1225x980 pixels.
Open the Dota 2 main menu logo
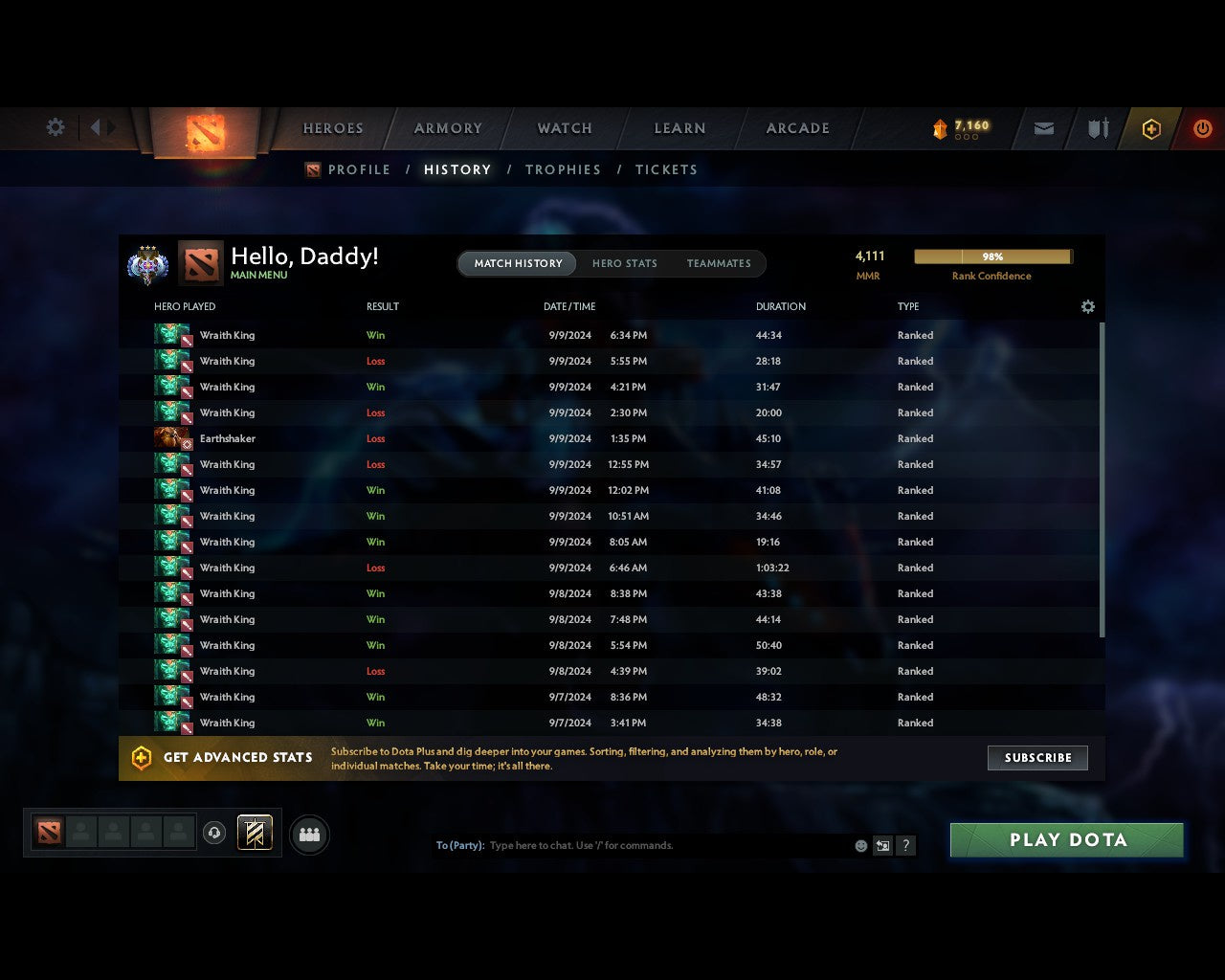click(x=204, y=134)
